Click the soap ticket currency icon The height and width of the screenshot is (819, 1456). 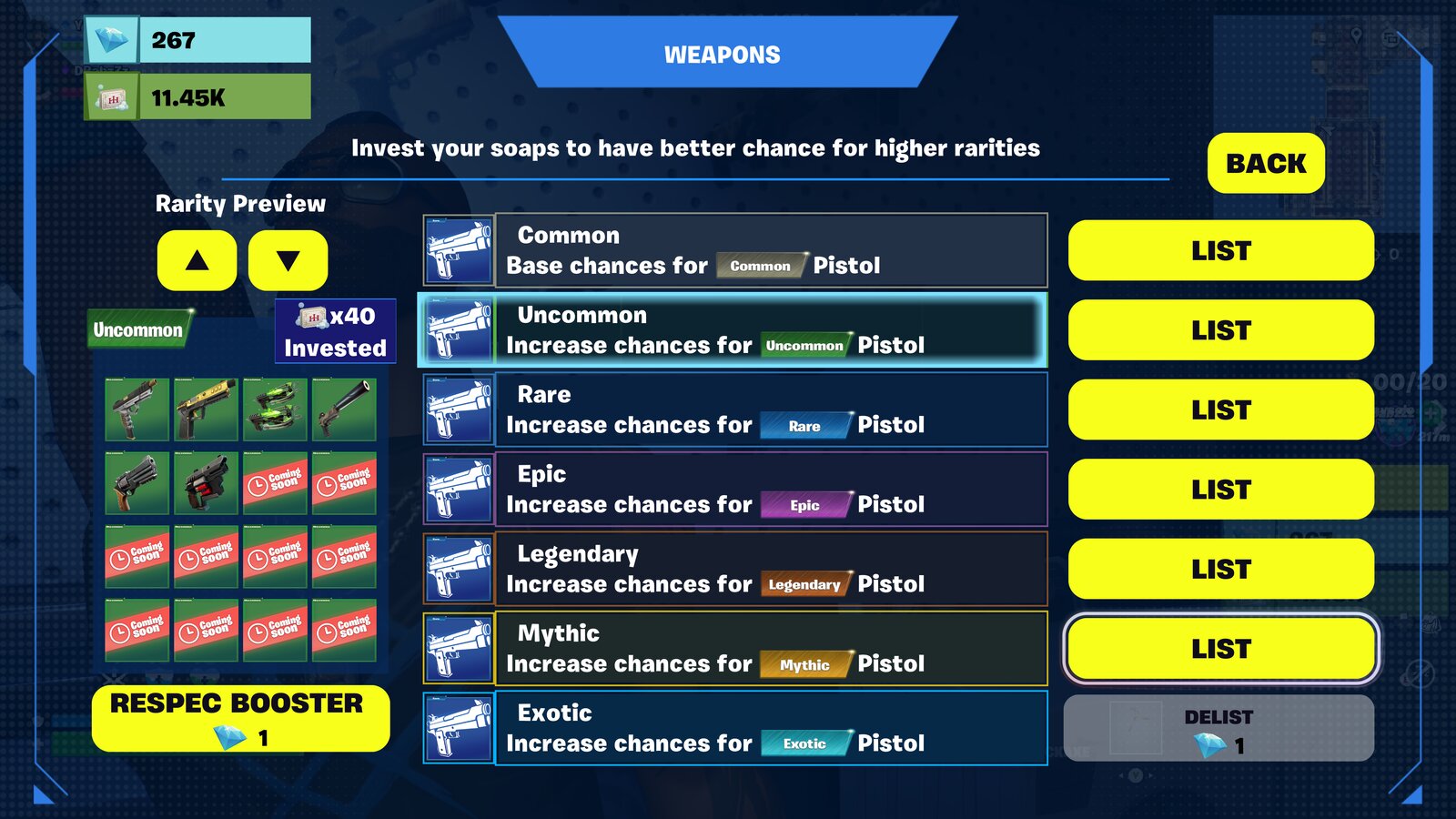pyautogui.click(x=109, y=95)
